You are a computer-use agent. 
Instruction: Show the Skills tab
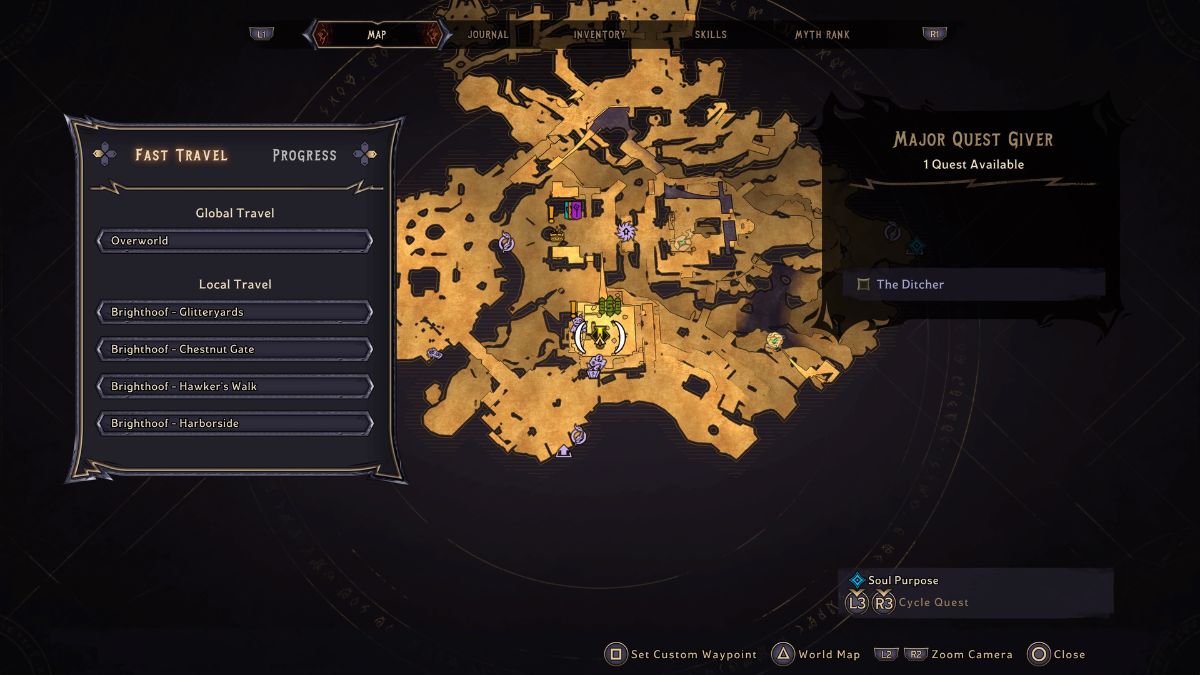coord(710,34)
